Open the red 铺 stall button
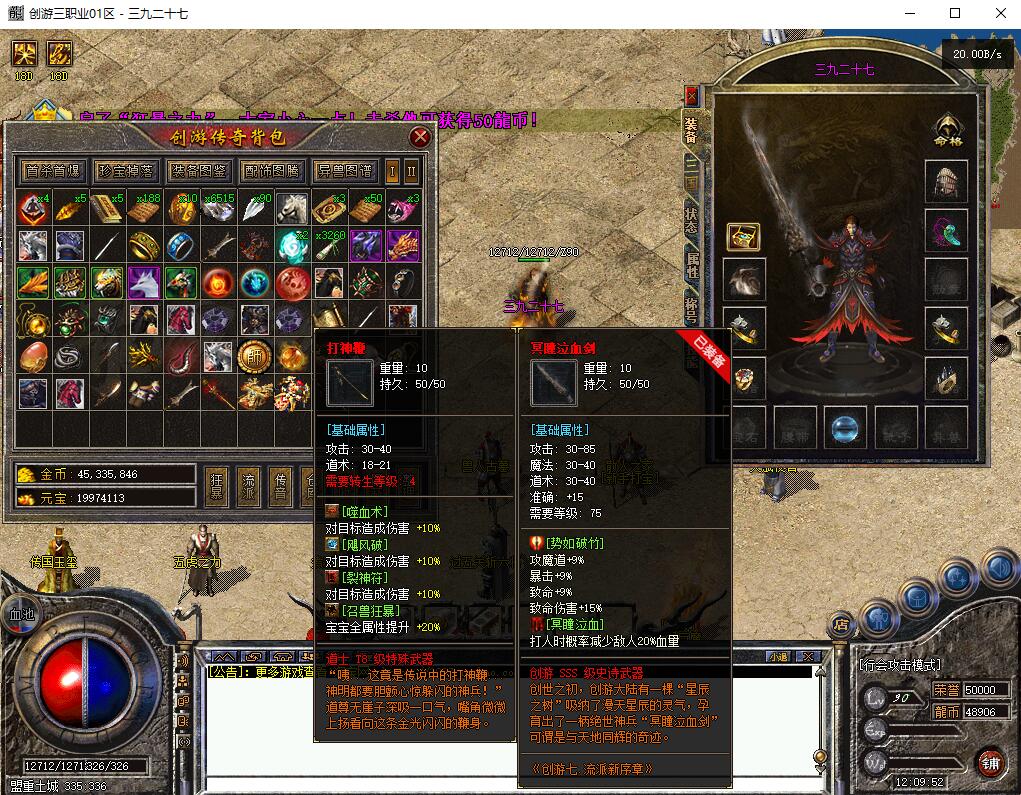 tap(990, 761)
